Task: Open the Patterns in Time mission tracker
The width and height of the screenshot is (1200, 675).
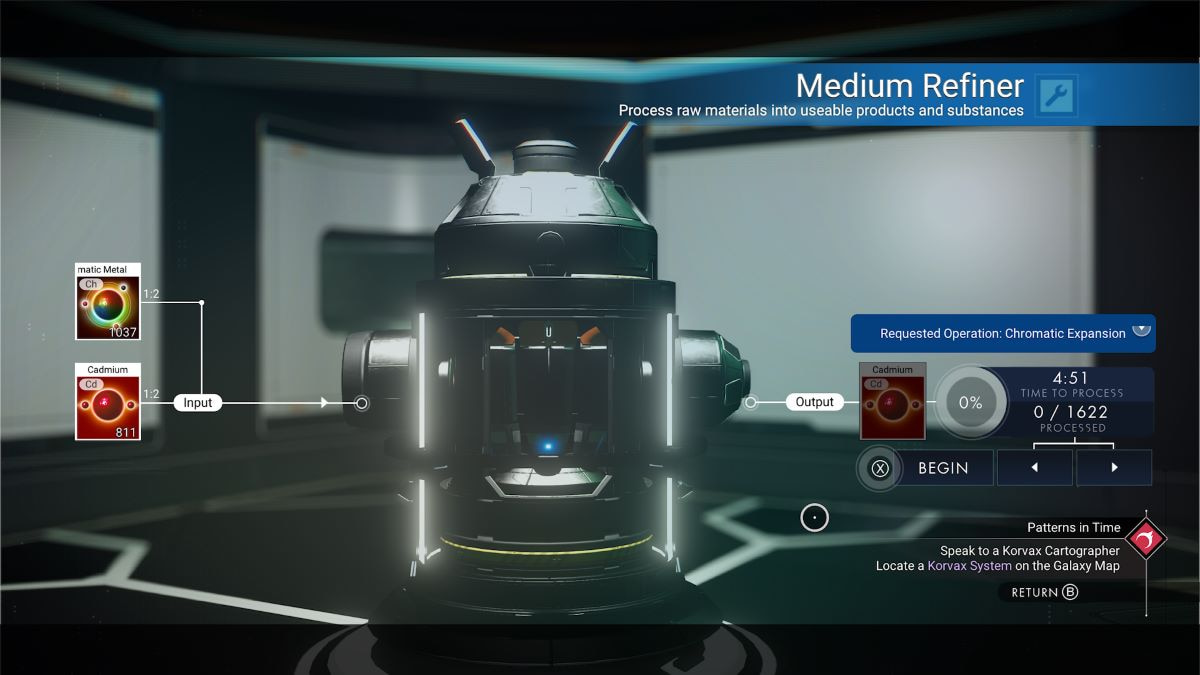Action: coord(1145,540)
